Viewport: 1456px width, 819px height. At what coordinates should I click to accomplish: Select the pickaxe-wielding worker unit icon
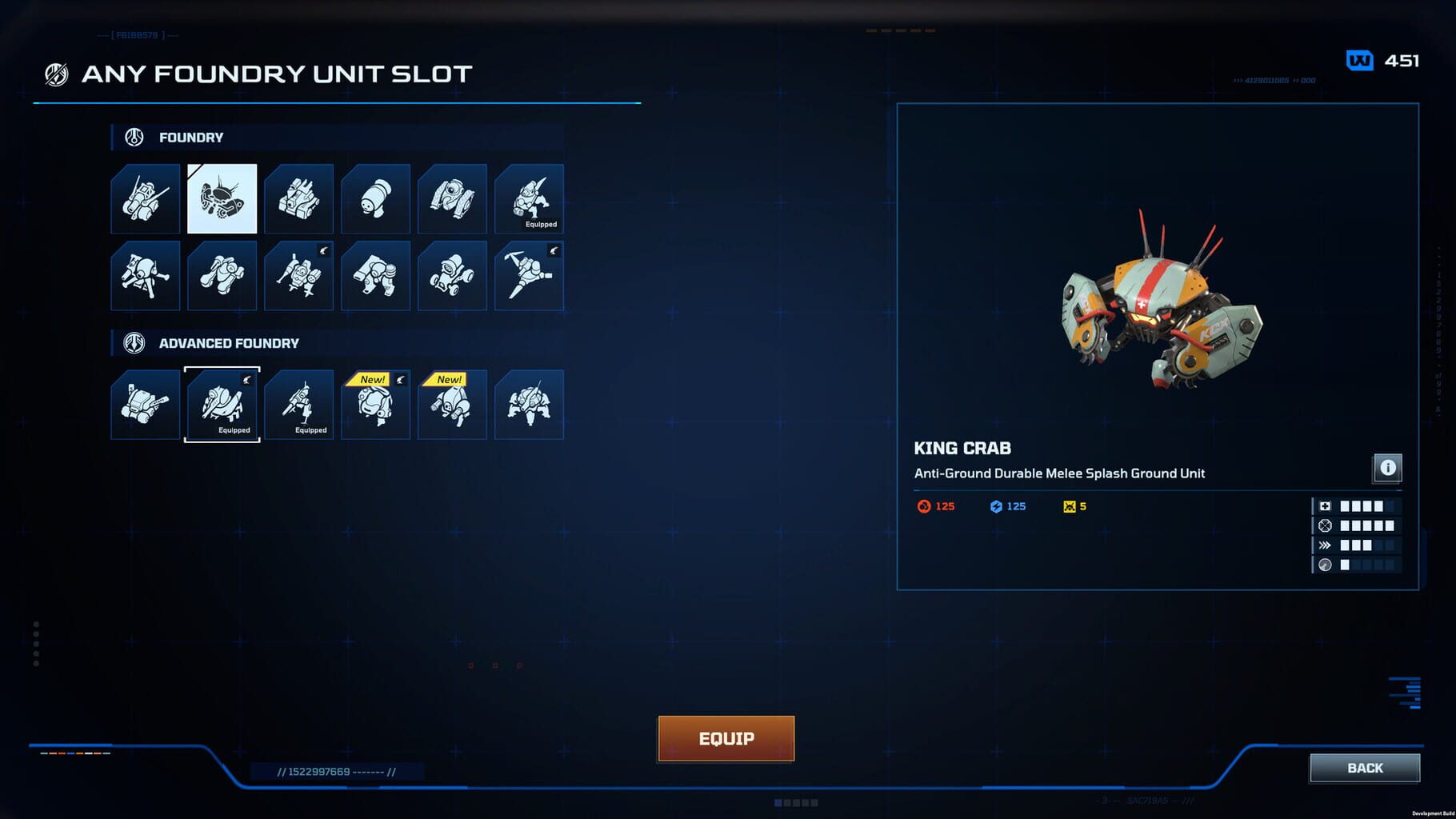tap(530, 275)
